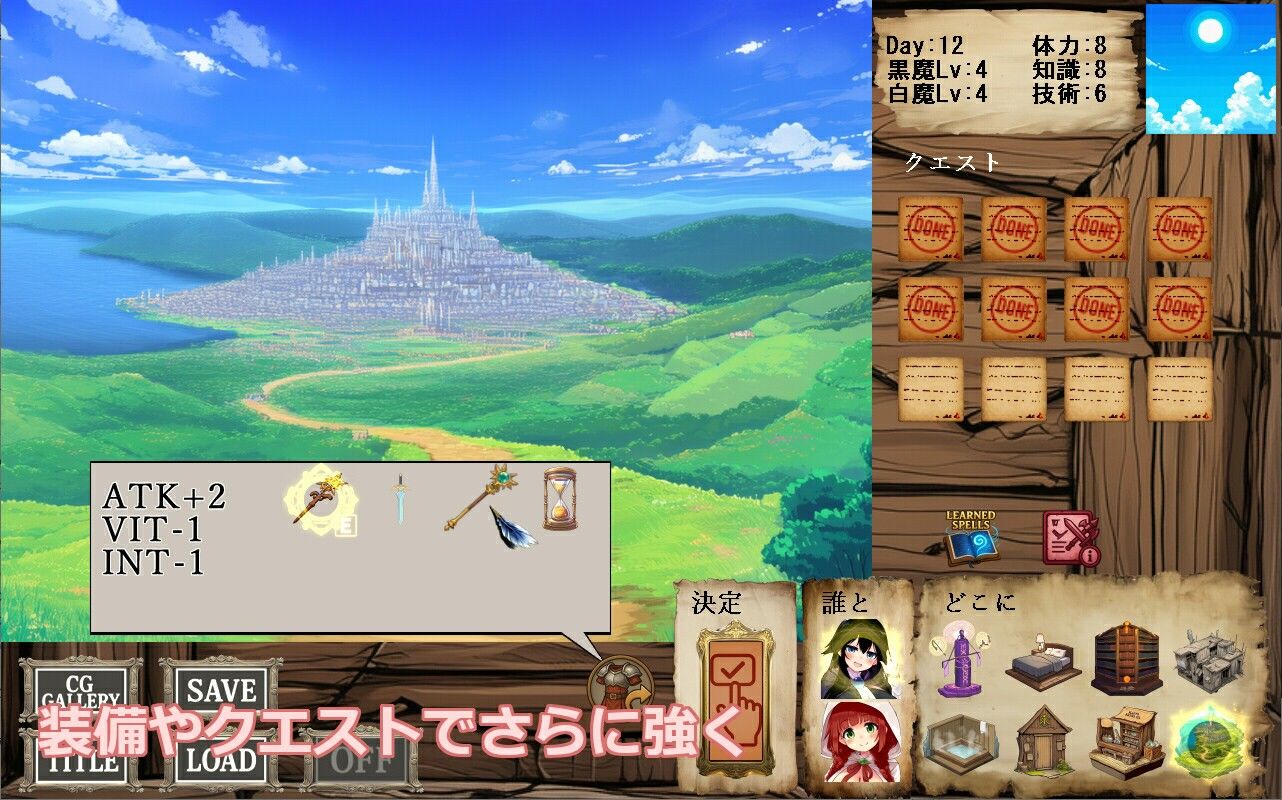The height and width of the screenshot is (800, 1282).
Task: Open the CG GALLERY
Action: [80, 690]
